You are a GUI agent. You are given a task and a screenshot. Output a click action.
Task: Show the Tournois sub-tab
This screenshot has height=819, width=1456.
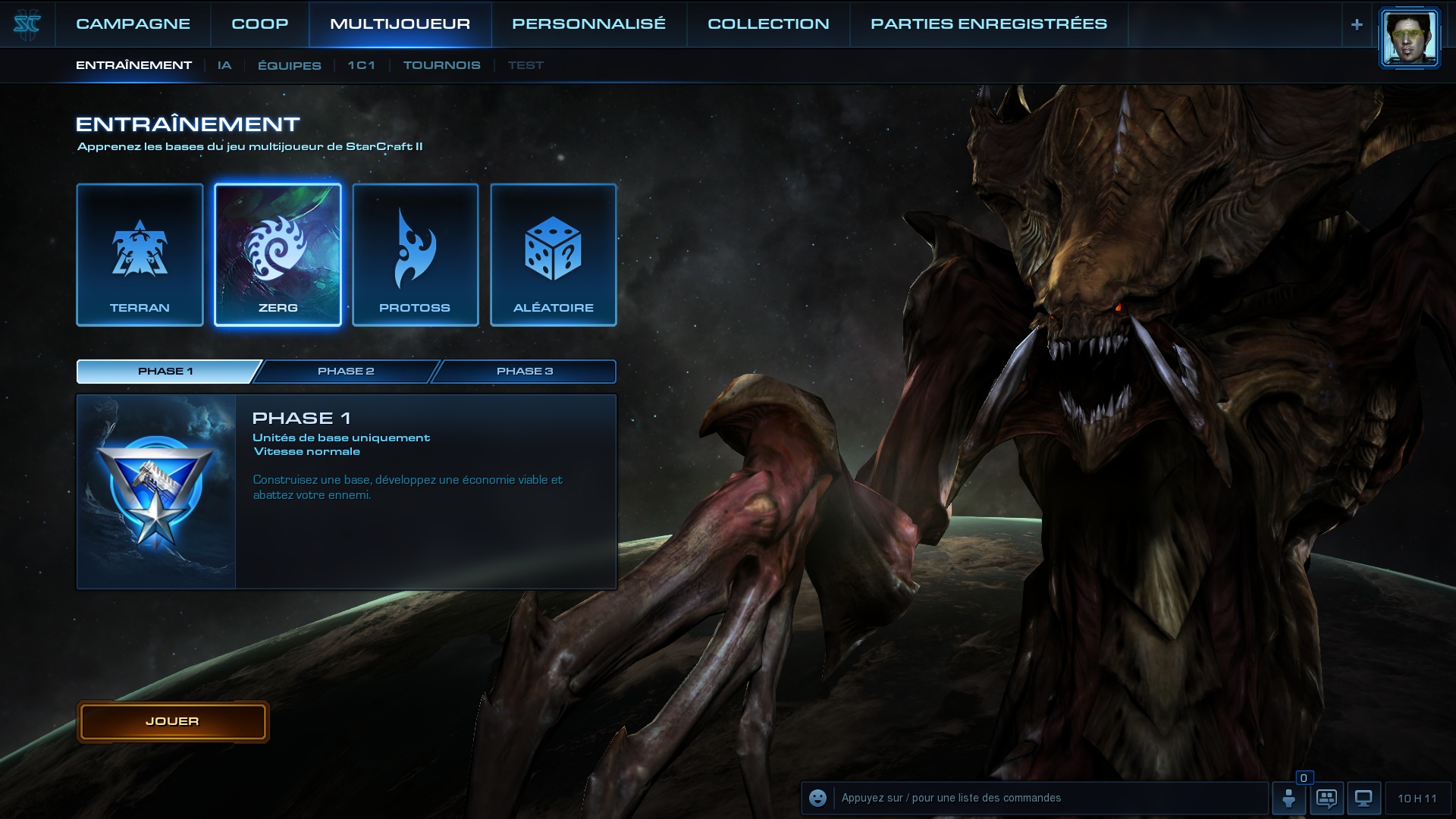(x=441, y=65)
